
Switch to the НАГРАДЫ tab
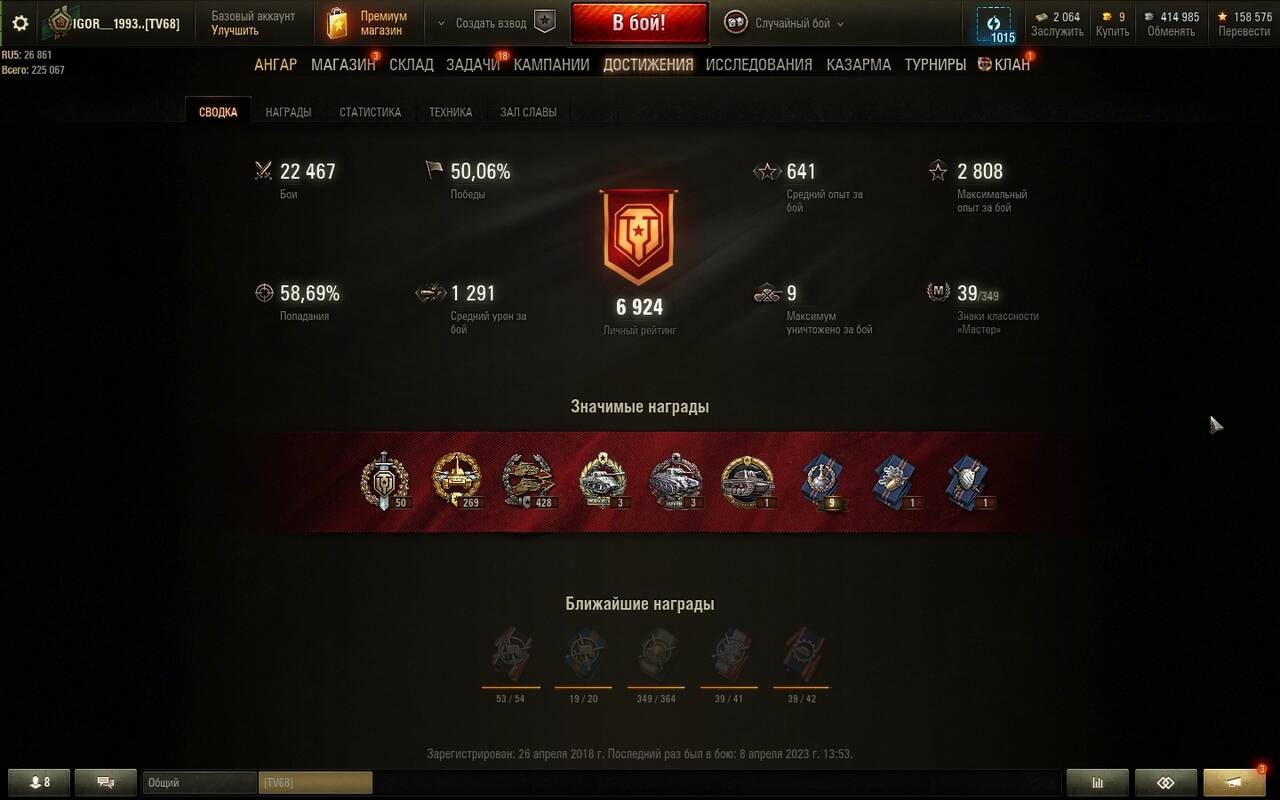(288, 112)
